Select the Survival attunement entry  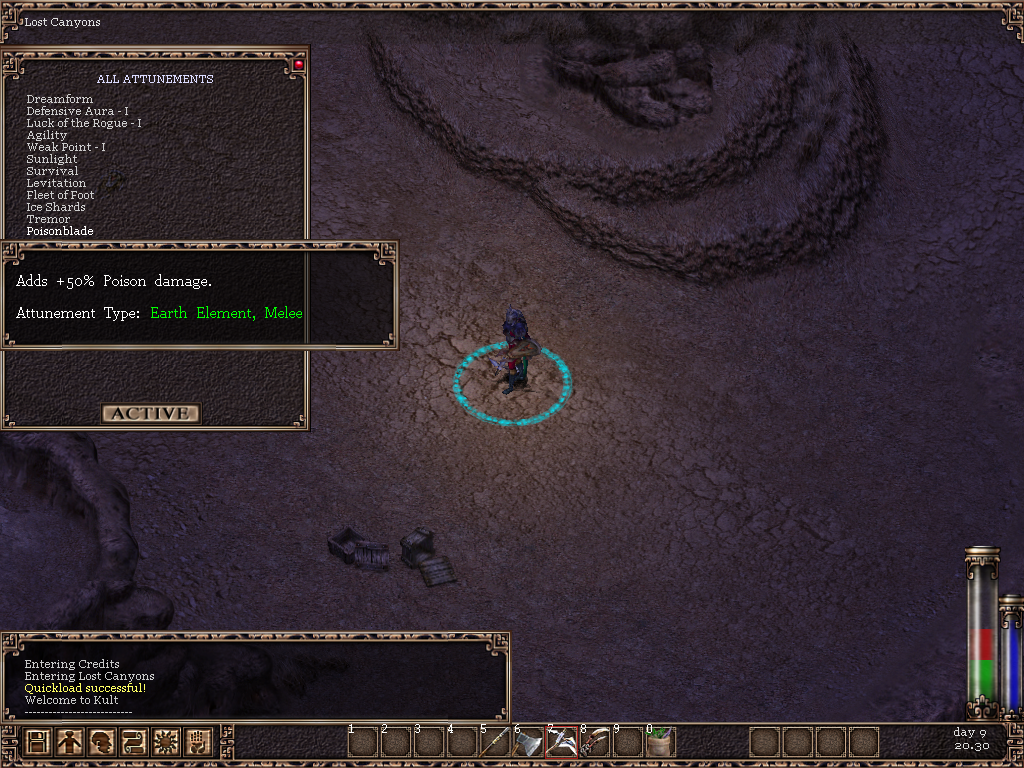click(52, 171)
